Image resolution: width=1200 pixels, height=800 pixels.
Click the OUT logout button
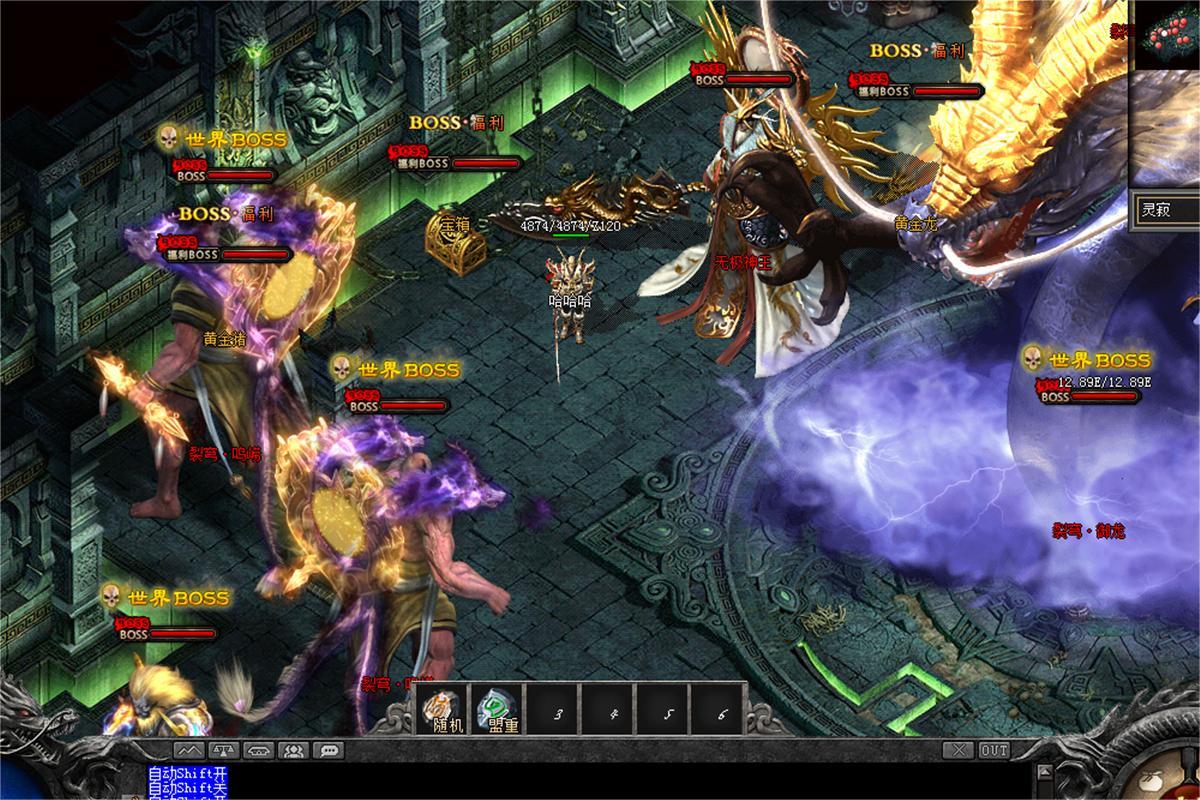tap(994, 749)
